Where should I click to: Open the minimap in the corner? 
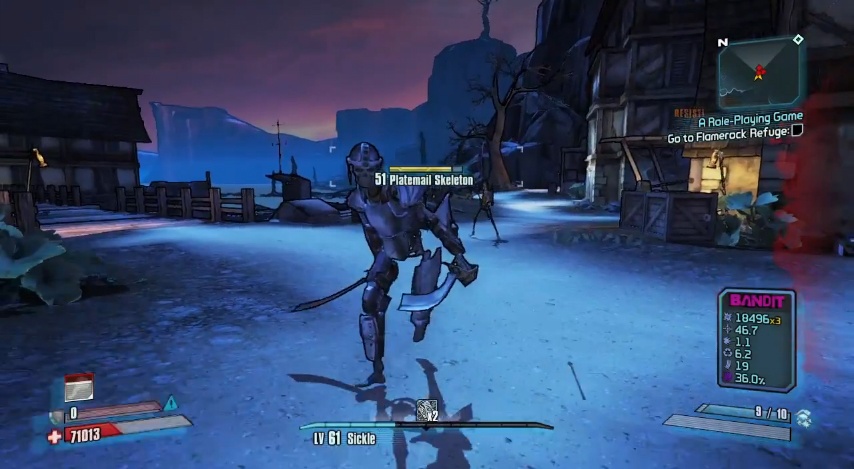(x=758, y=70)
